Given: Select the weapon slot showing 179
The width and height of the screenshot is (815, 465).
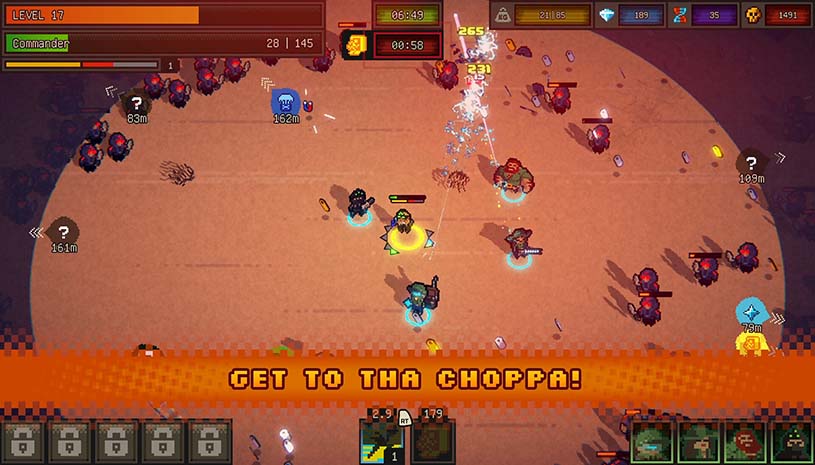Looking at the screenshot, I should coord(433,441).
